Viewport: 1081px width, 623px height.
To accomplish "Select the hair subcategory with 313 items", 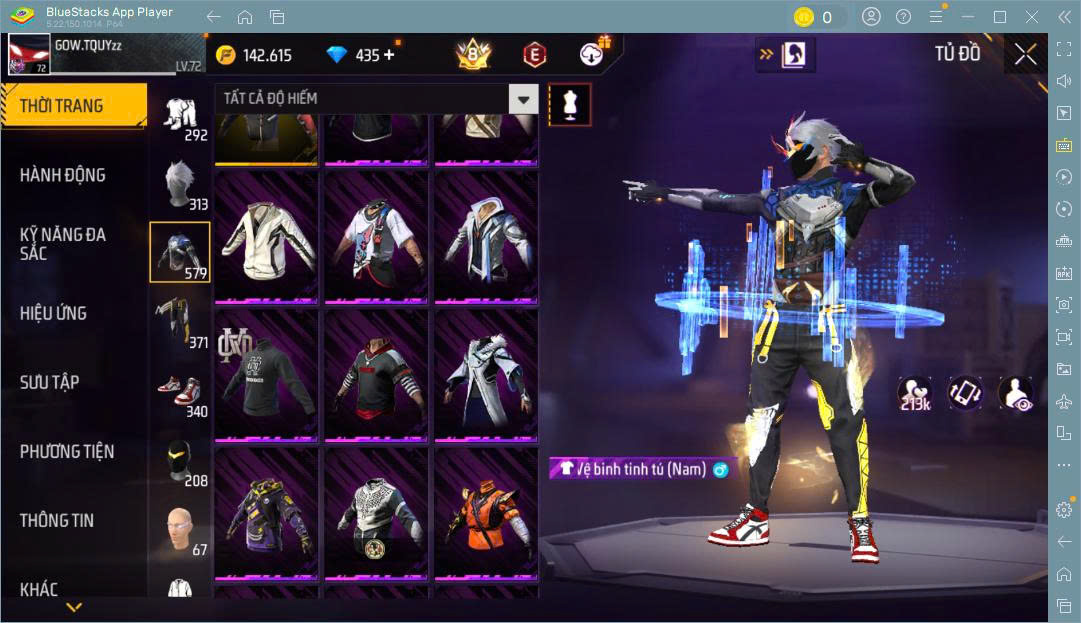I will pos(181,186).
